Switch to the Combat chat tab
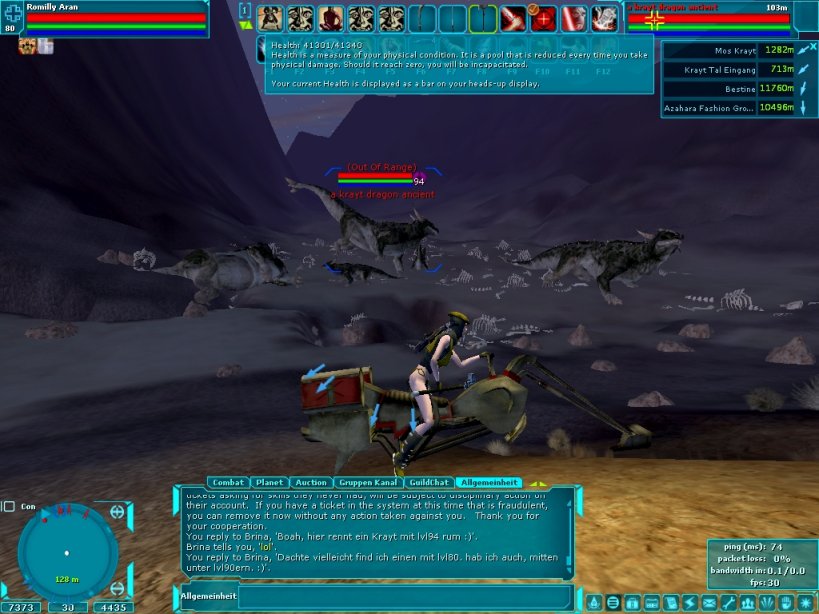The image size is (819, 614). [x=229, y=482]
